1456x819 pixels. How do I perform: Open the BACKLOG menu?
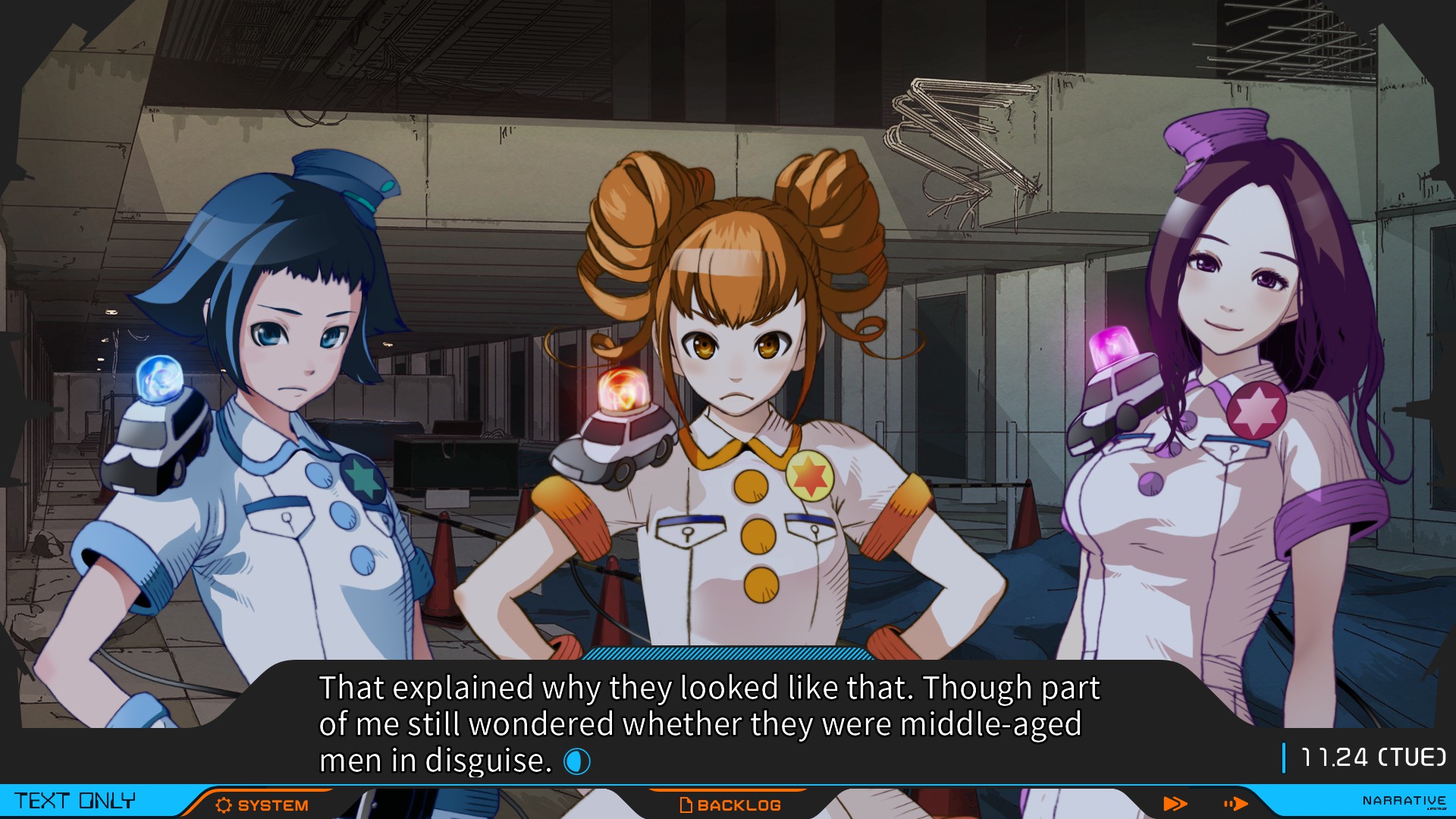click(739, 805)
